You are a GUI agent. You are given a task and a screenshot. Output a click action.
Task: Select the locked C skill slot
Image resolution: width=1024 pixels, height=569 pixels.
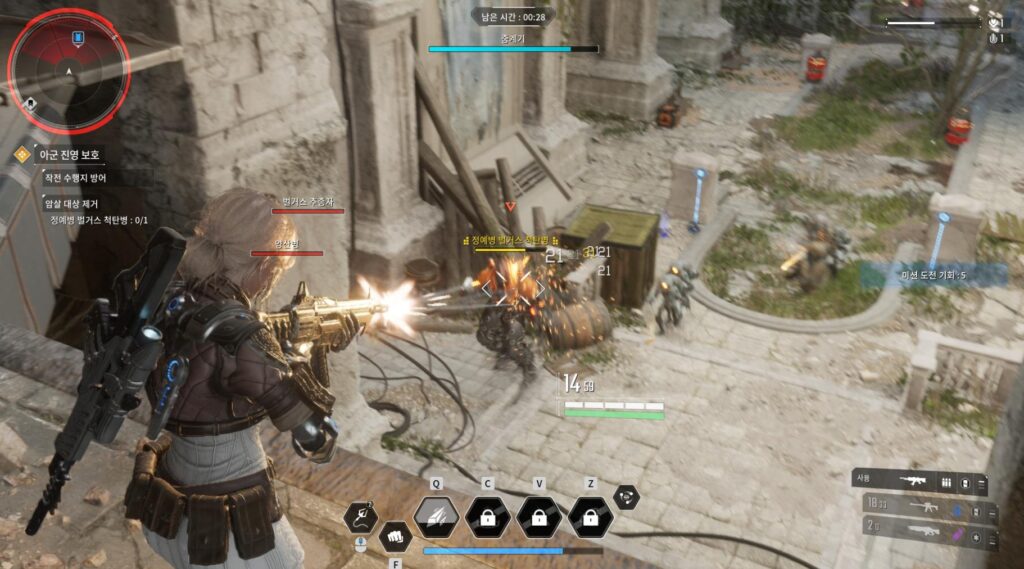coord(488,517)
